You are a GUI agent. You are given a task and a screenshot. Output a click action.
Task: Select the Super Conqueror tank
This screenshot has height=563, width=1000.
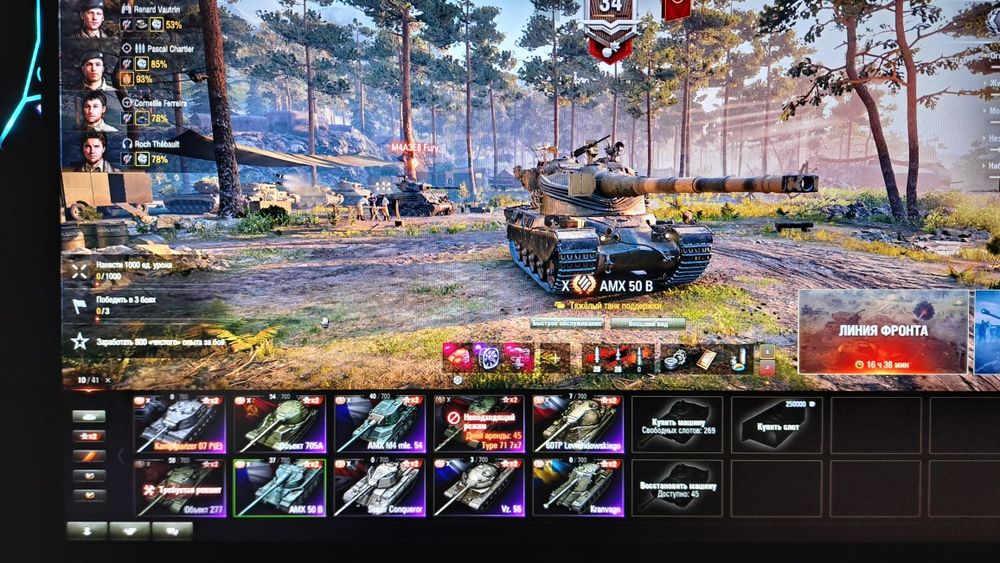click(x=379, y=487)
